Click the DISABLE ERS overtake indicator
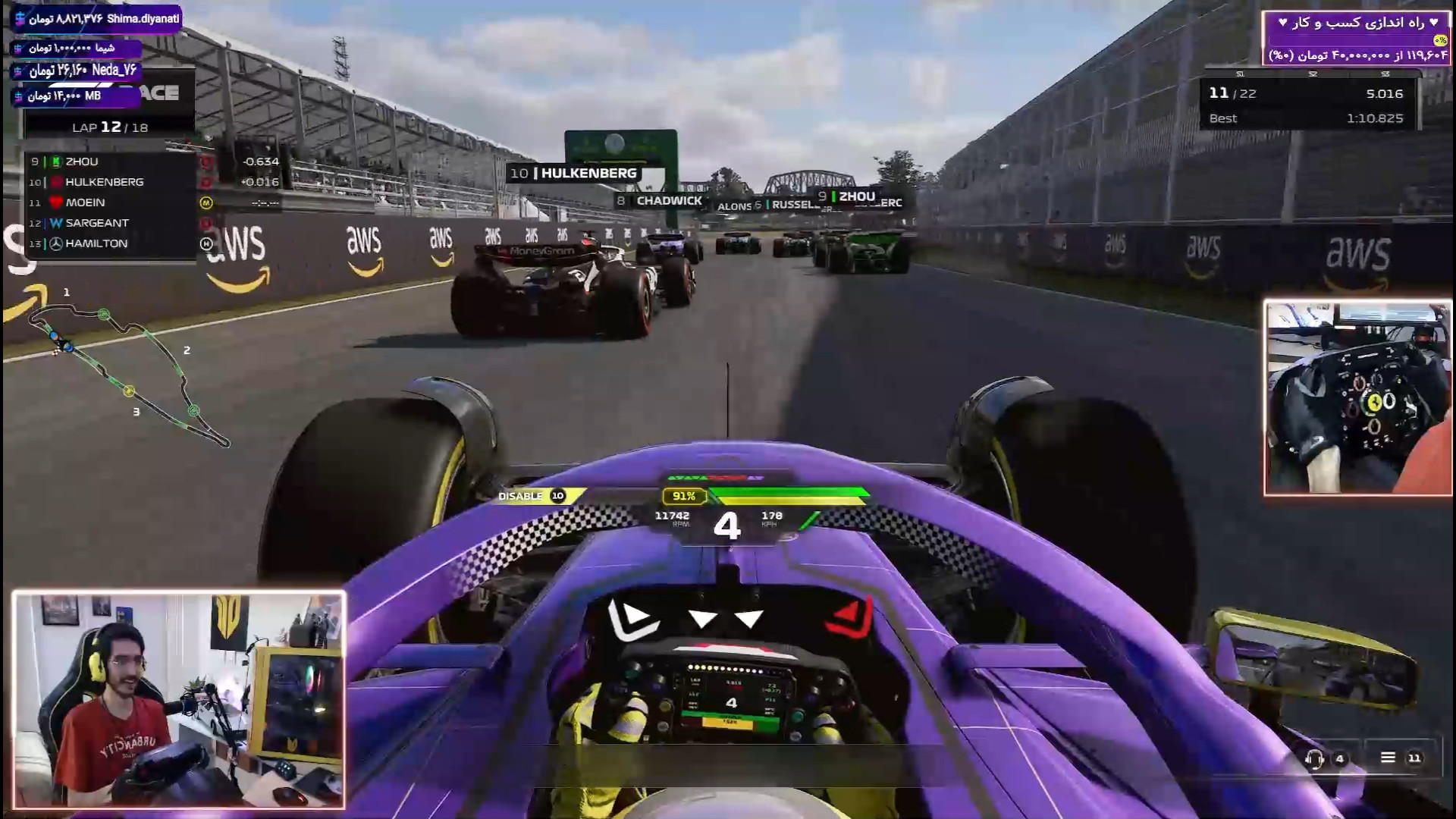 point(531,496)
